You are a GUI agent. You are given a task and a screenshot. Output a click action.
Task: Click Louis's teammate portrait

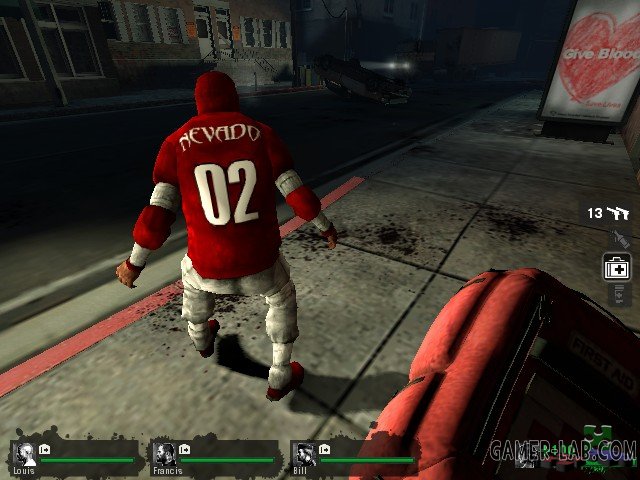point(25,454)
